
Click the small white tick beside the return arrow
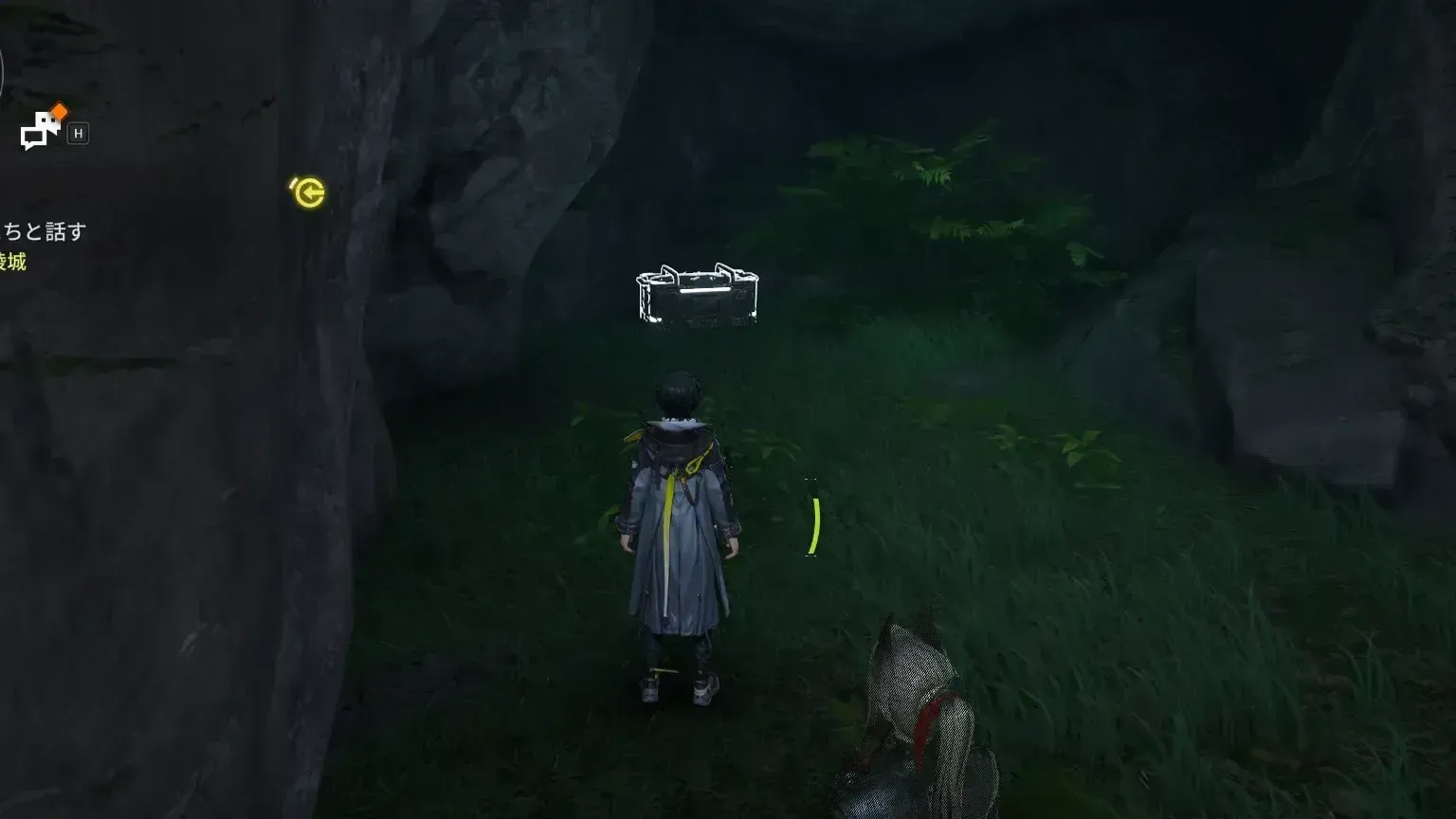click(x=293, y=181)
